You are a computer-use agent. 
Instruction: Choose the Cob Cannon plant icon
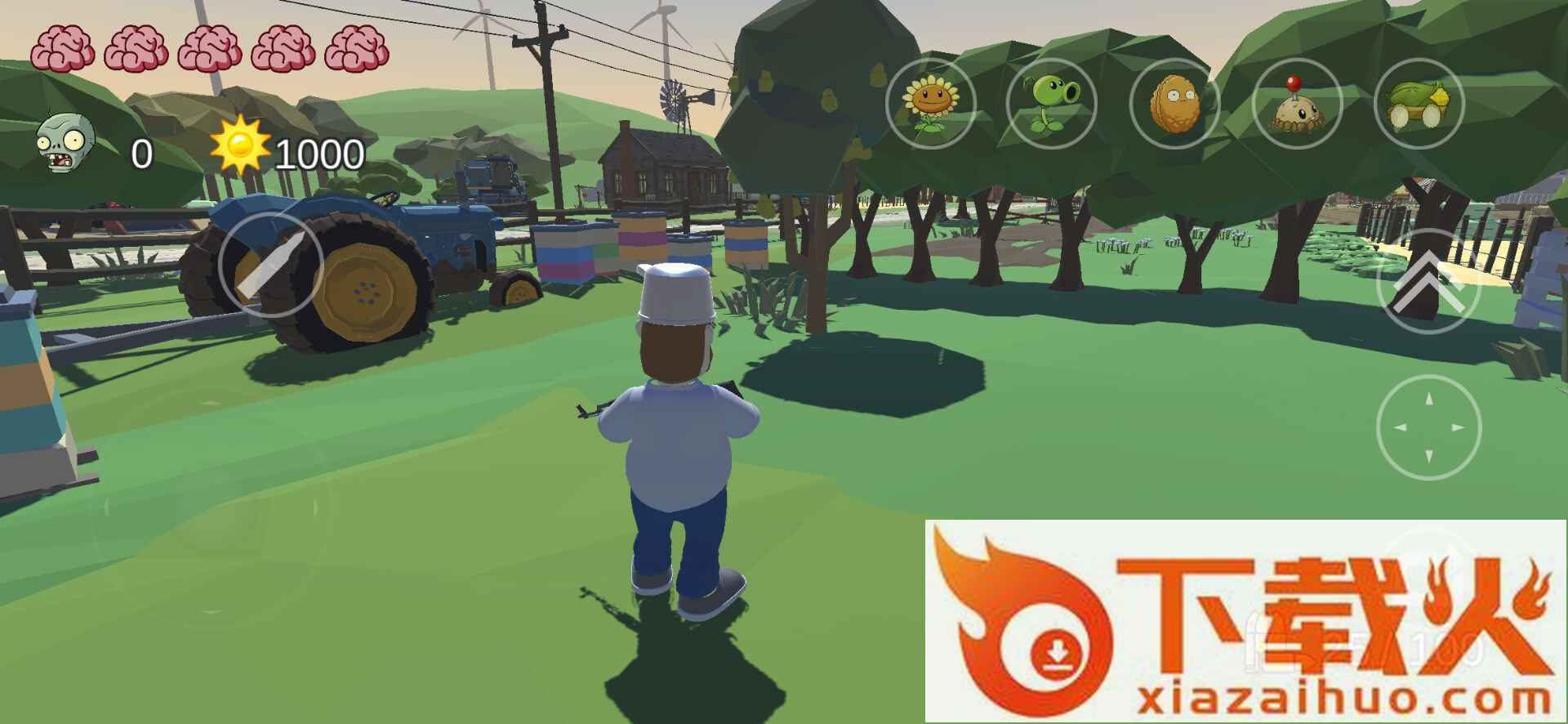coord(1419,104)
